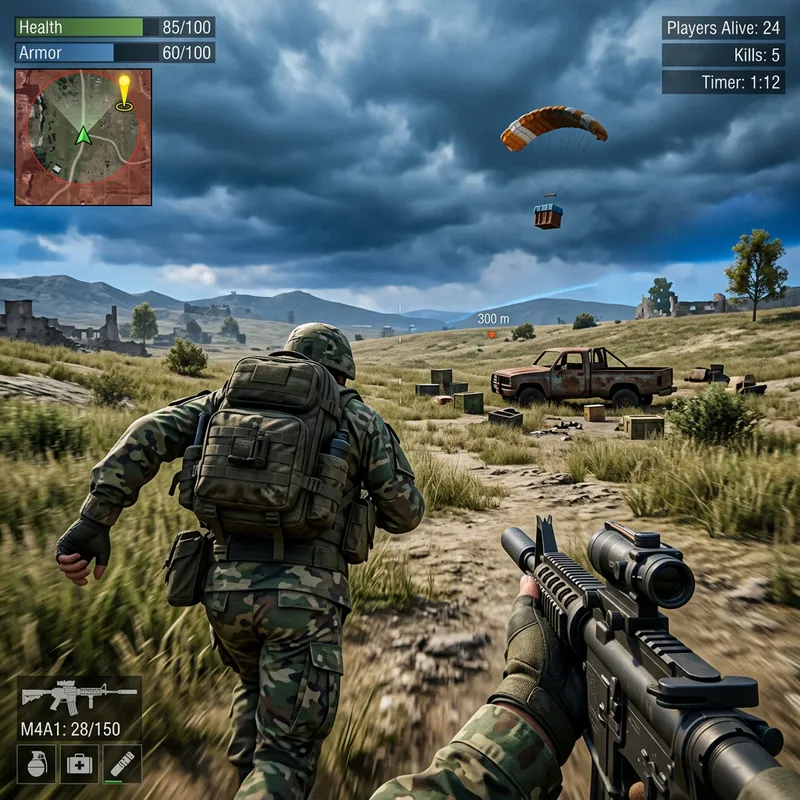800x800 pixels.
Task: Click the green player arrow on minimap
Action: point(83,135)
